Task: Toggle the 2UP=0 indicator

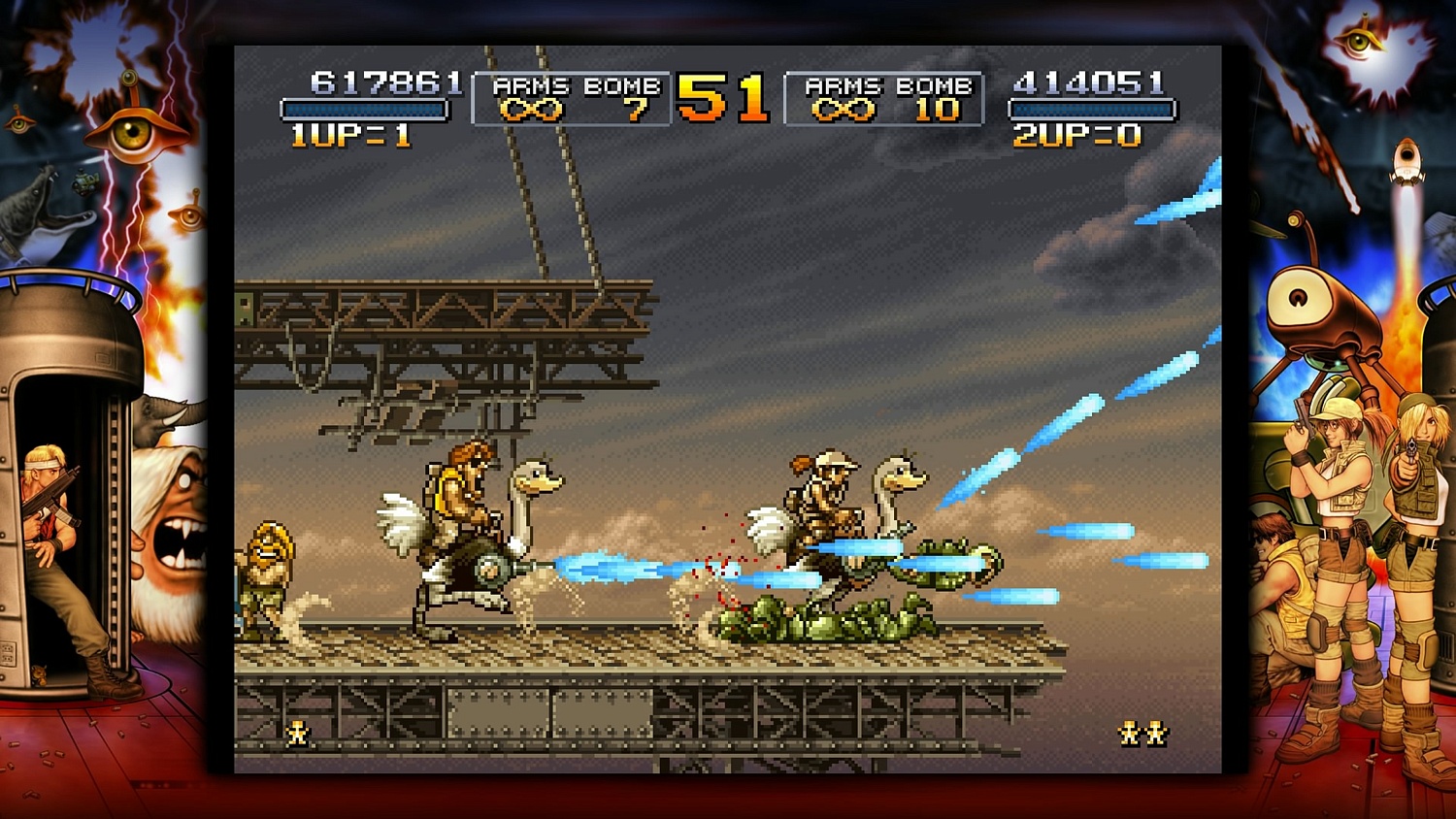Action: tap(1077, 133)
